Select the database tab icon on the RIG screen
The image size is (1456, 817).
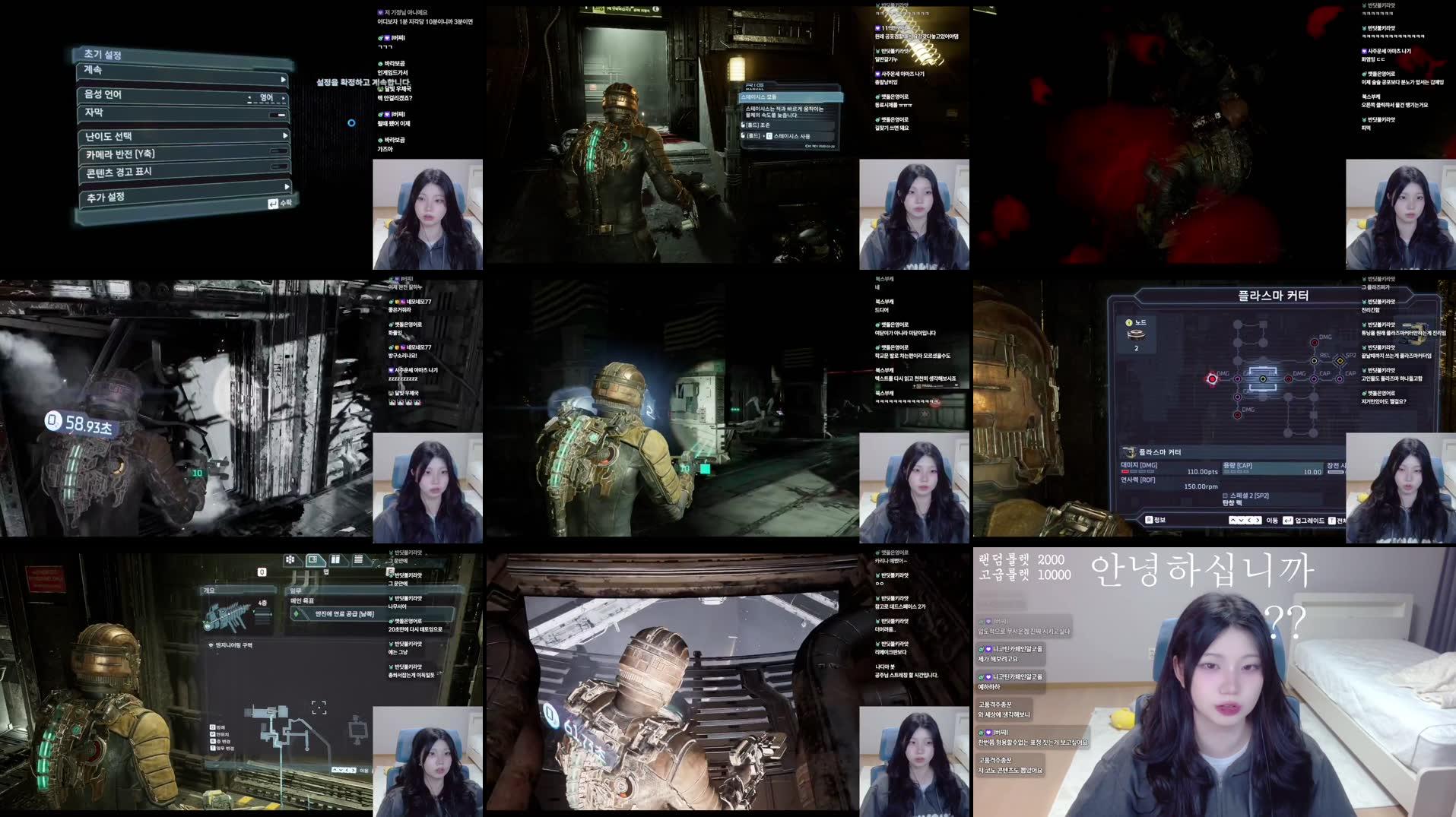(x=358, y=559)
